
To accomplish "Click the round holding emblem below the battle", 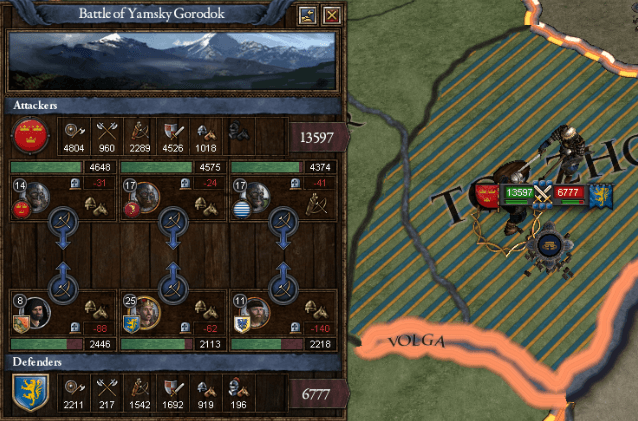I will [547, 245].
